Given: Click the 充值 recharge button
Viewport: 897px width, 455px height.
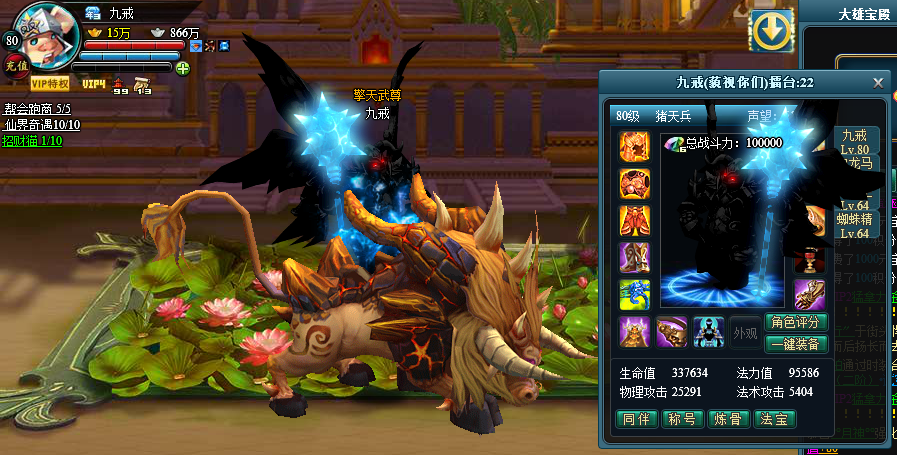Looking at the screenshot, I should tap(15, 64).
